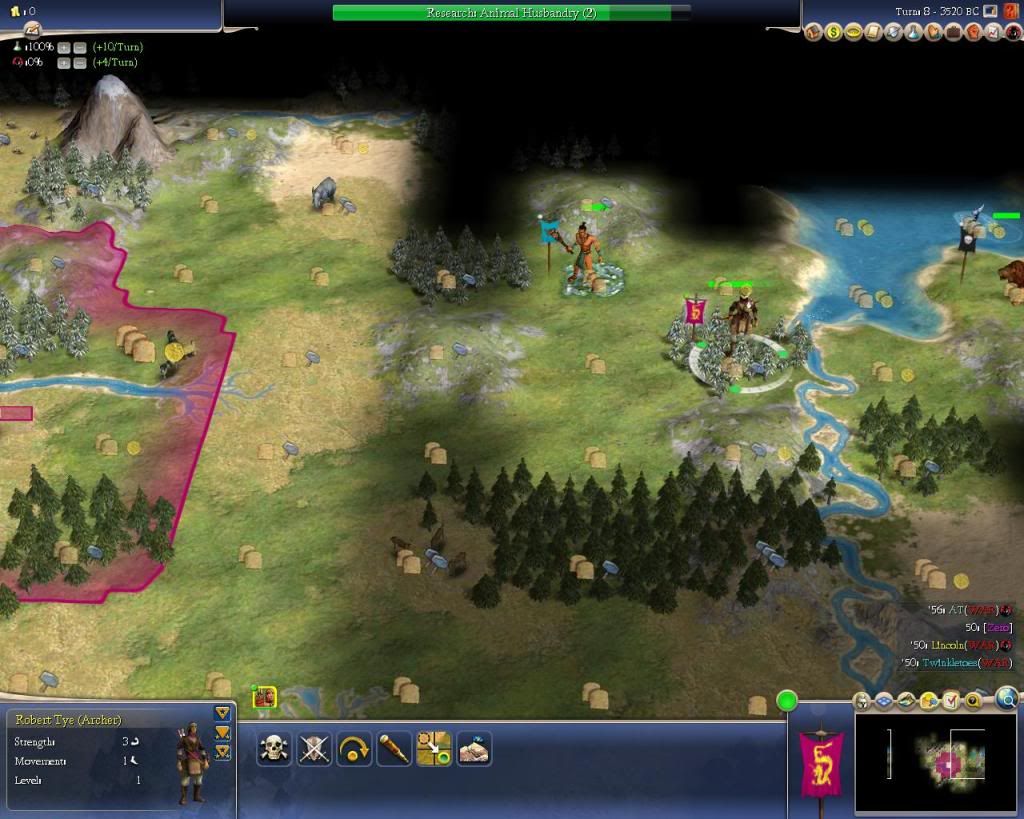Open the Financial Advisor dollar icon
The height and width of the screenshot is (819, 1024).
click(x=833, y=33)
